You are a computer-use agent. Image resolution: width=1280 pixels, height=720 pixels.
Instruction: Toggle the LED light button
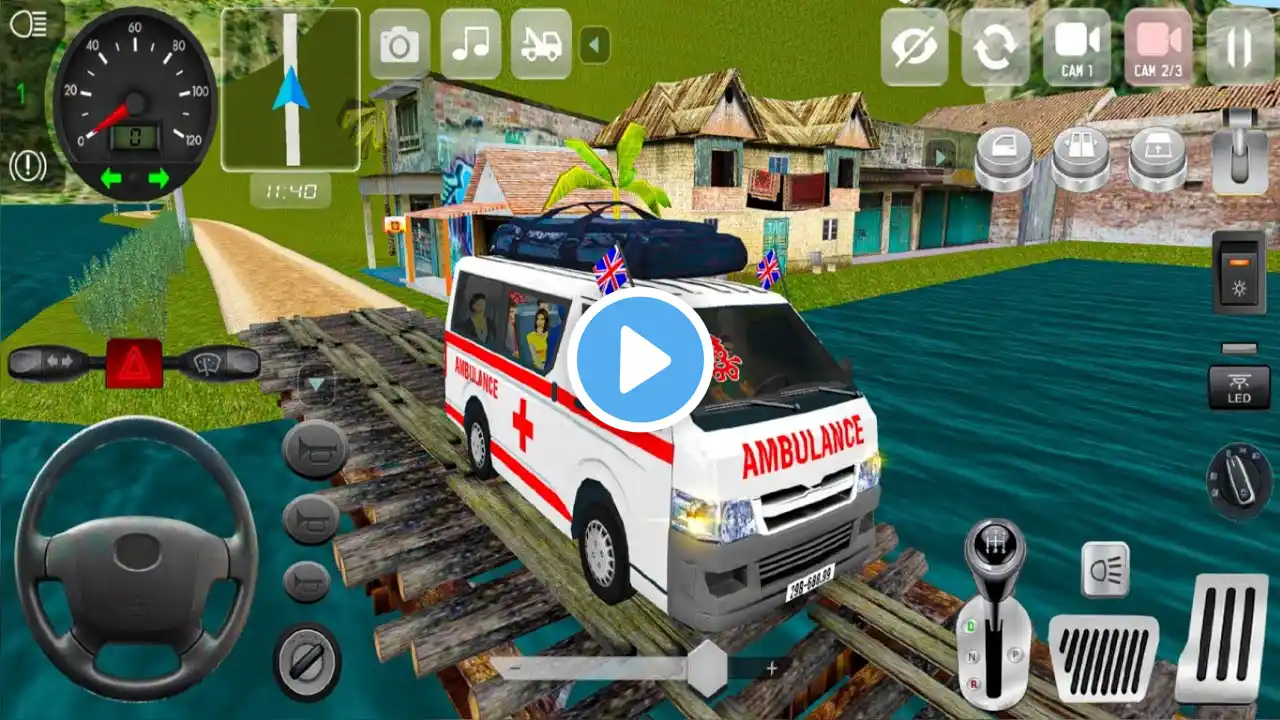[x=1239, y=387]
